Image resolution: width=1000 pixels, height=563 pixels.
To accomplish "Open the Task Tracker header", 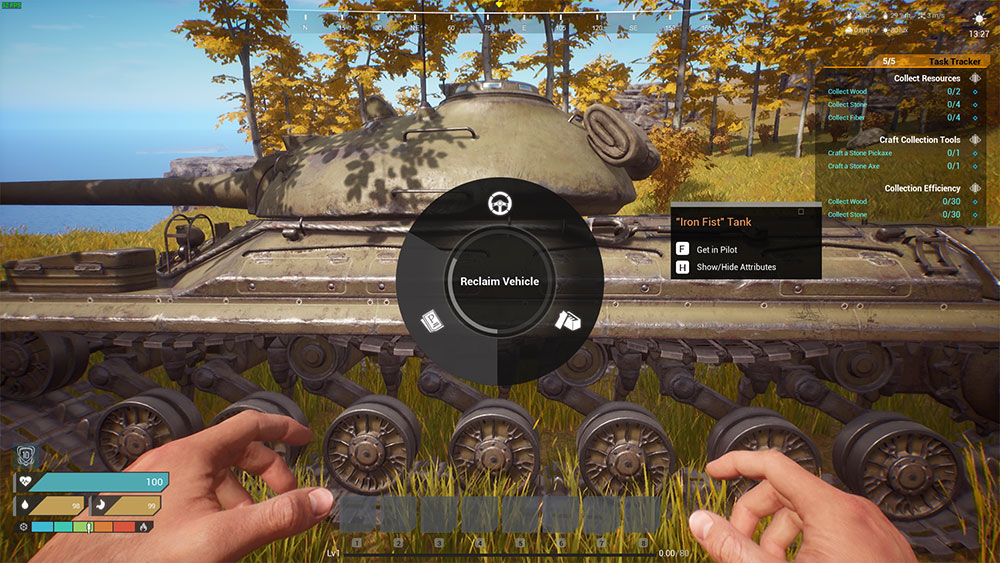I will (x=954, y=62).
